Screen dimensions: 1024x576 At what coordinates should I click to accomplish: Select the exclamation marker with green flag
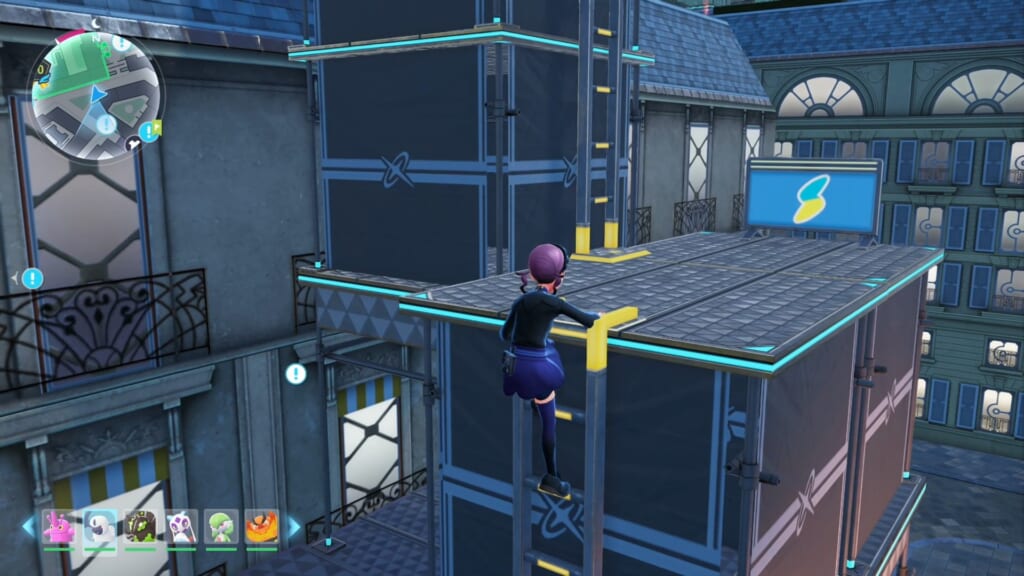click(x=149, y=130)
